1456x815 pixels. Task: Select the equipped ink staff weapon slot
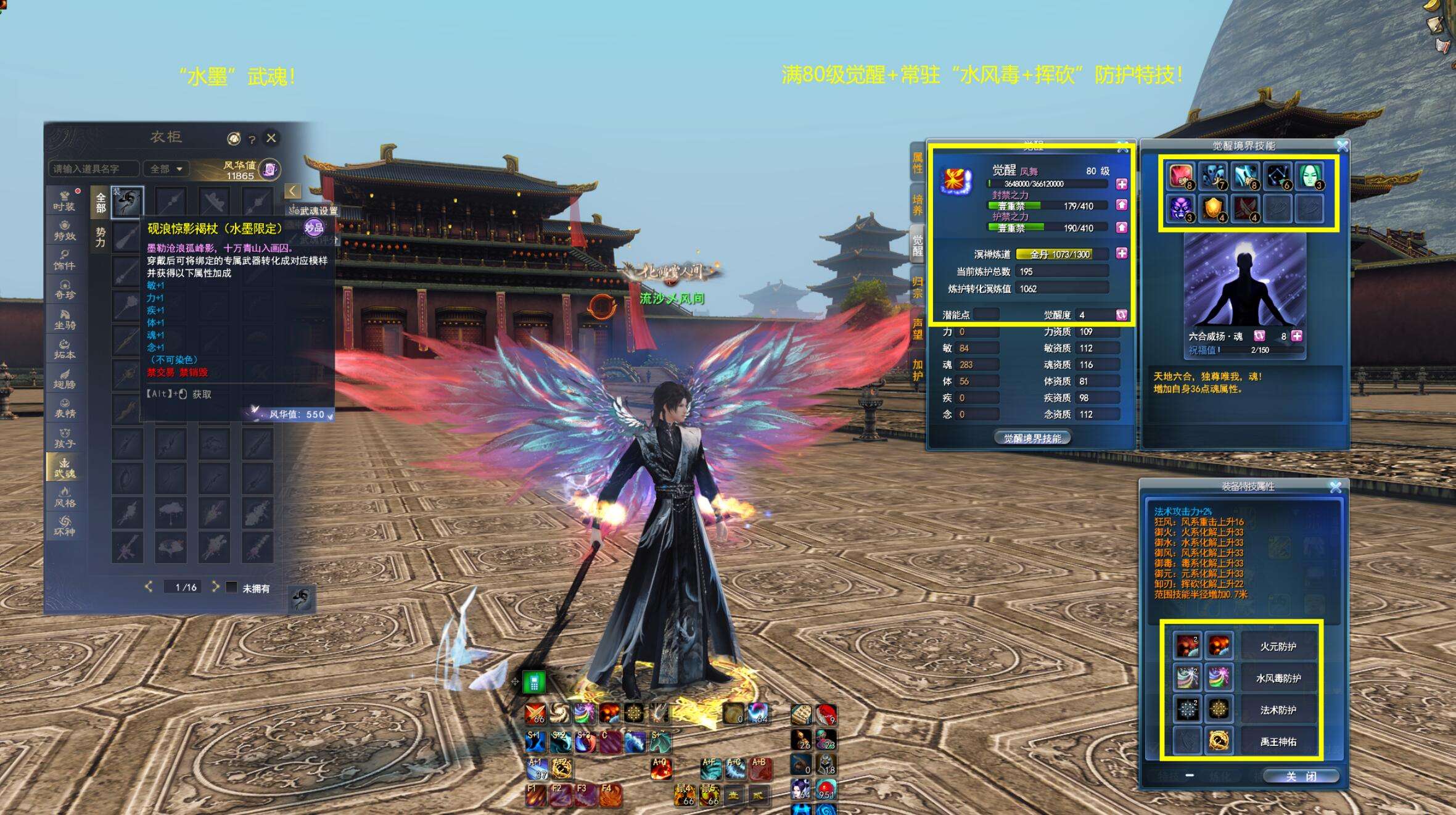tap(128, 201)
